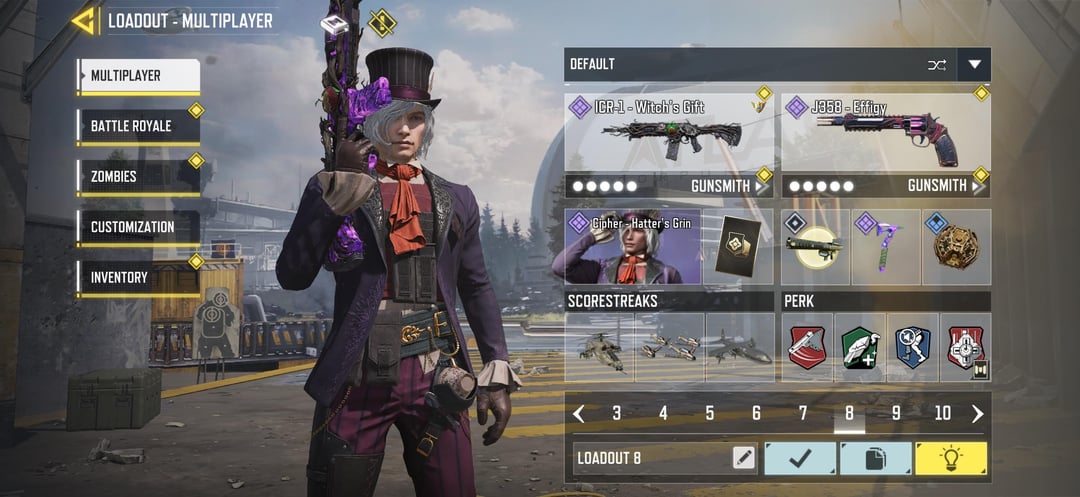Choose loadout number 3
Viewport: 1080px width, 497px height.
coord(616,413)
